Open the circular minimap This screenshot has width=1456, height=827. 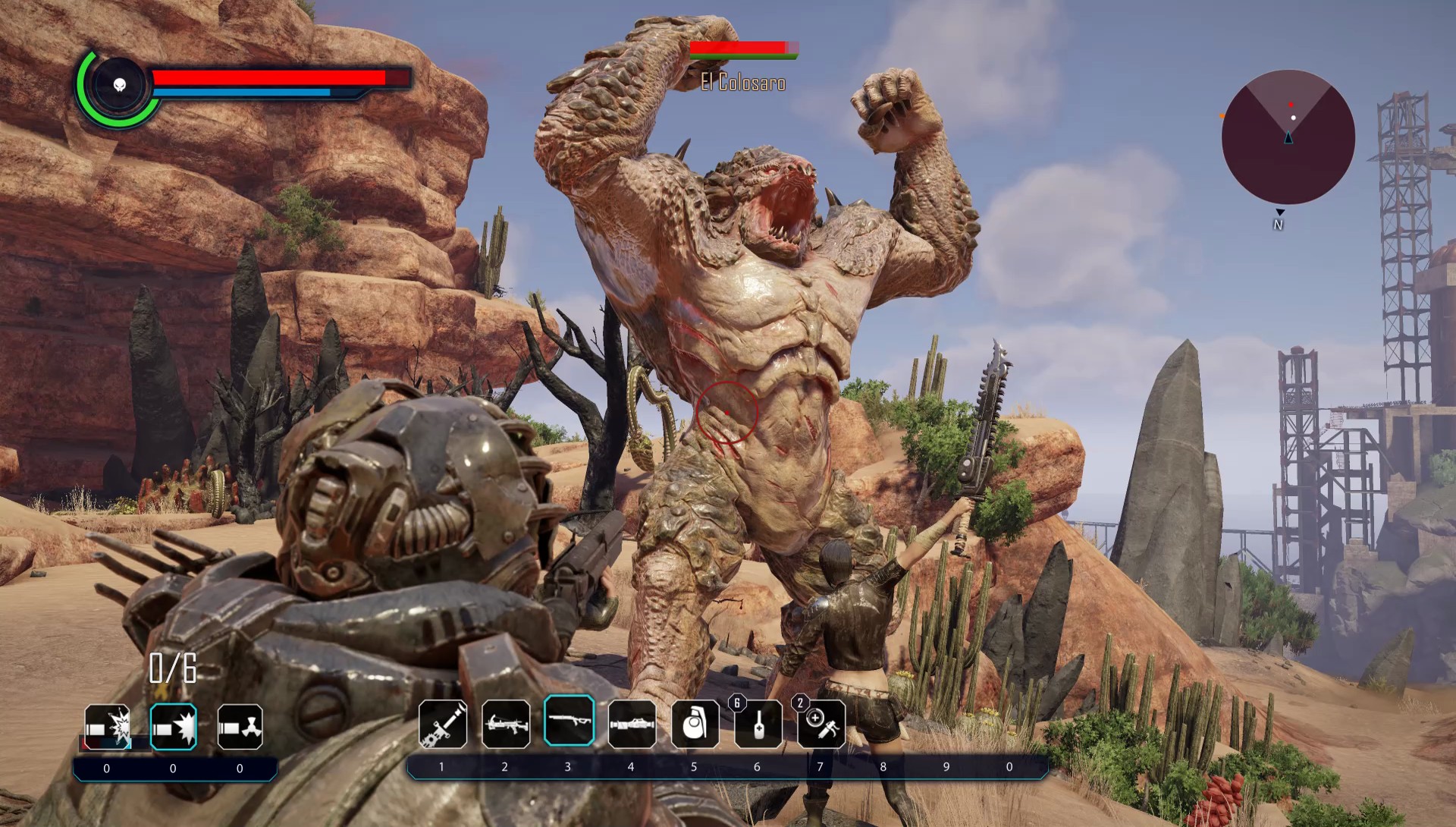(1288, 137)
